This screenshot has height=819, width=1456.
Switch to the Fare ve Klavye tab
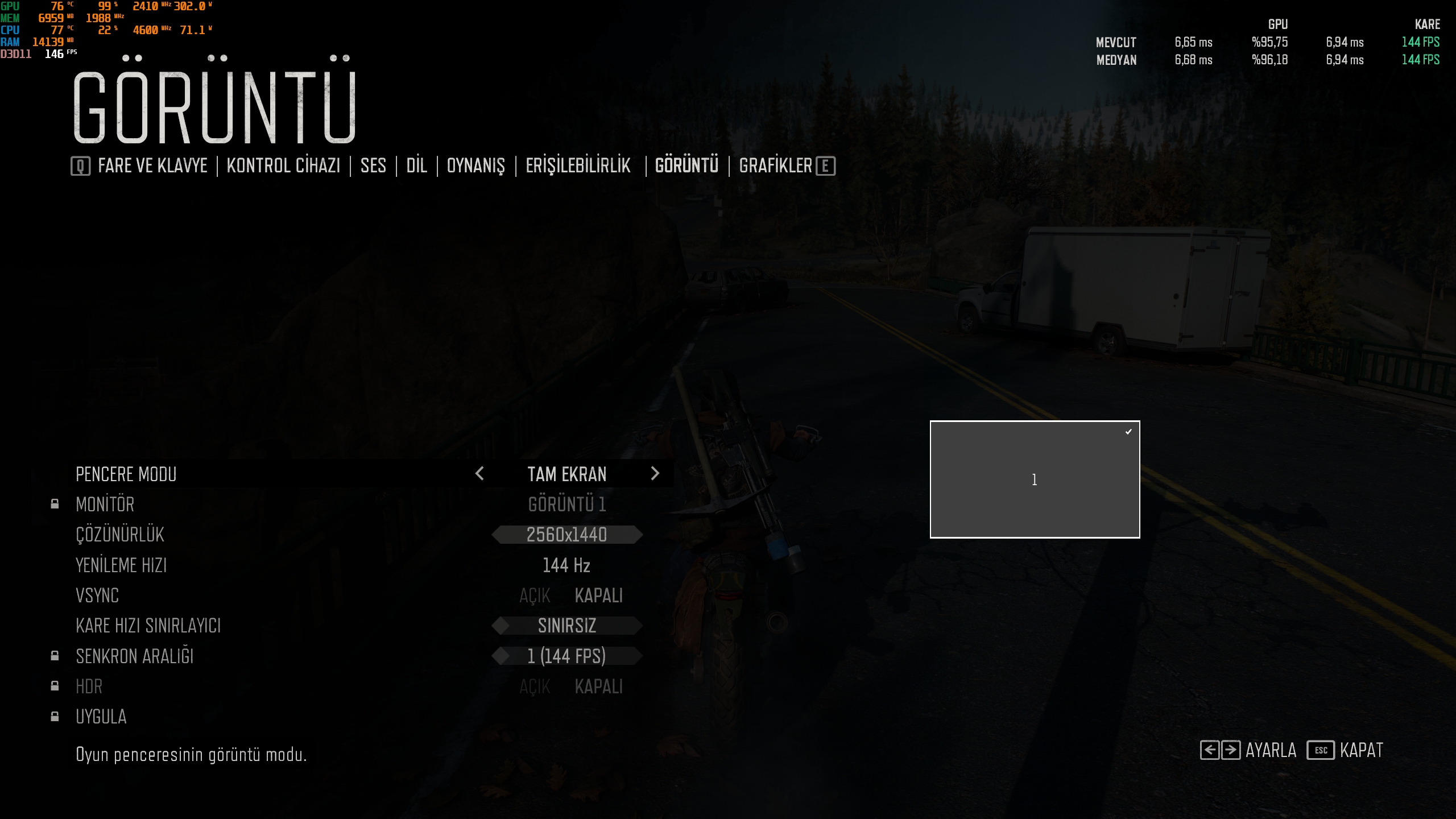coord(152,166)
